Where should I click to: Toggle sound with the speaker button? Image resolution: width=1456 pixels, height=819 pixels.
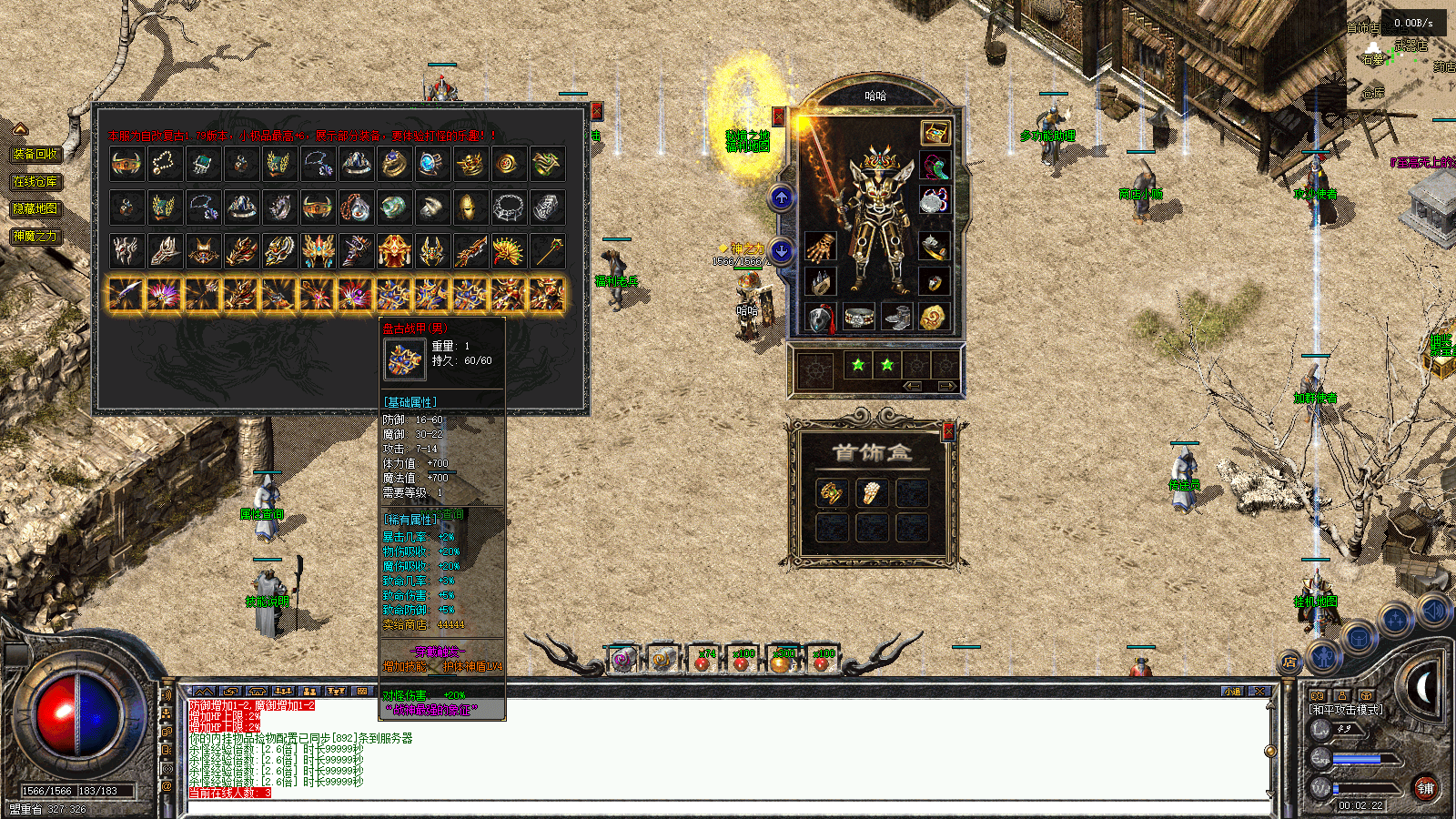click(1432, 611)
